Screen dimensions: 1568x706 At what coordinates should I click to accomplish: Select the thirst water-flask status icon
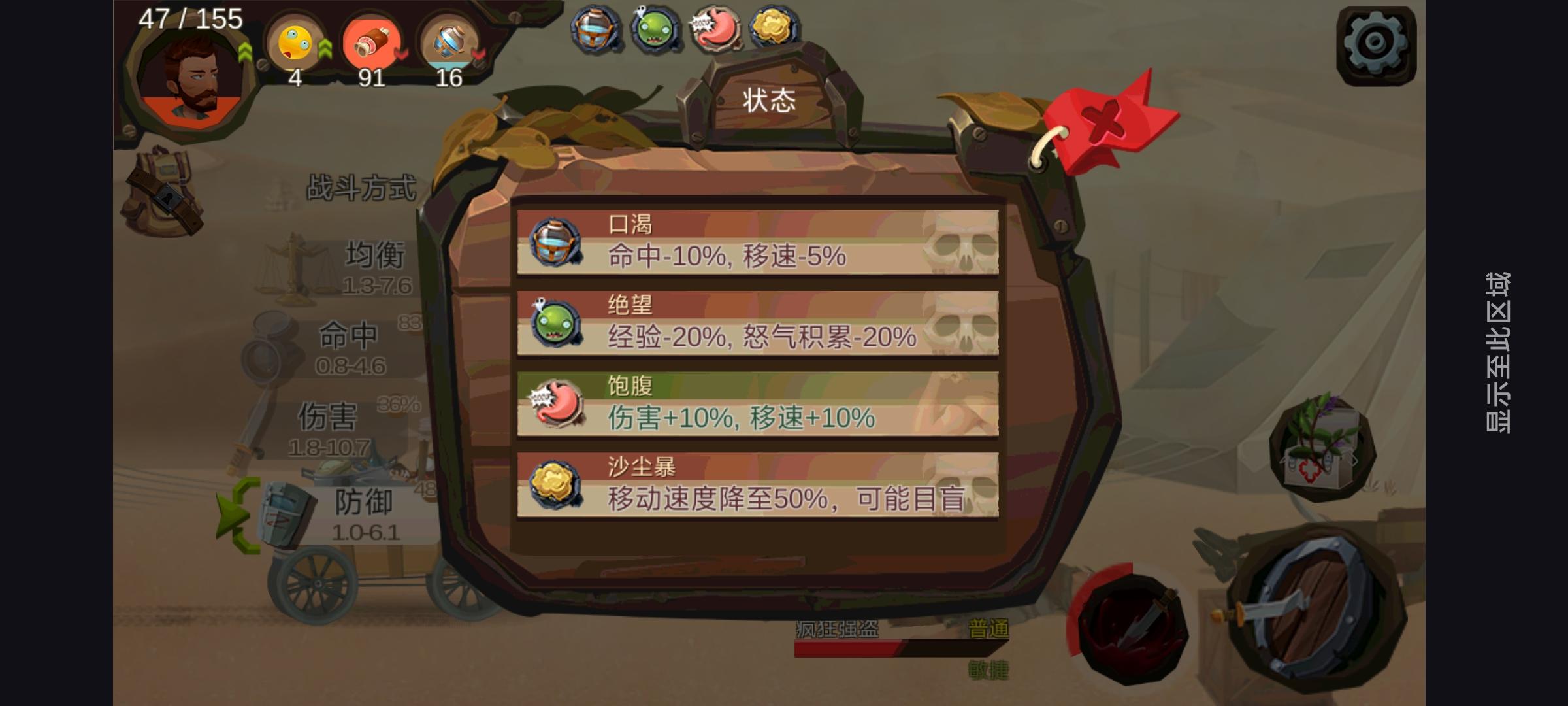click(x=593, y=29)
